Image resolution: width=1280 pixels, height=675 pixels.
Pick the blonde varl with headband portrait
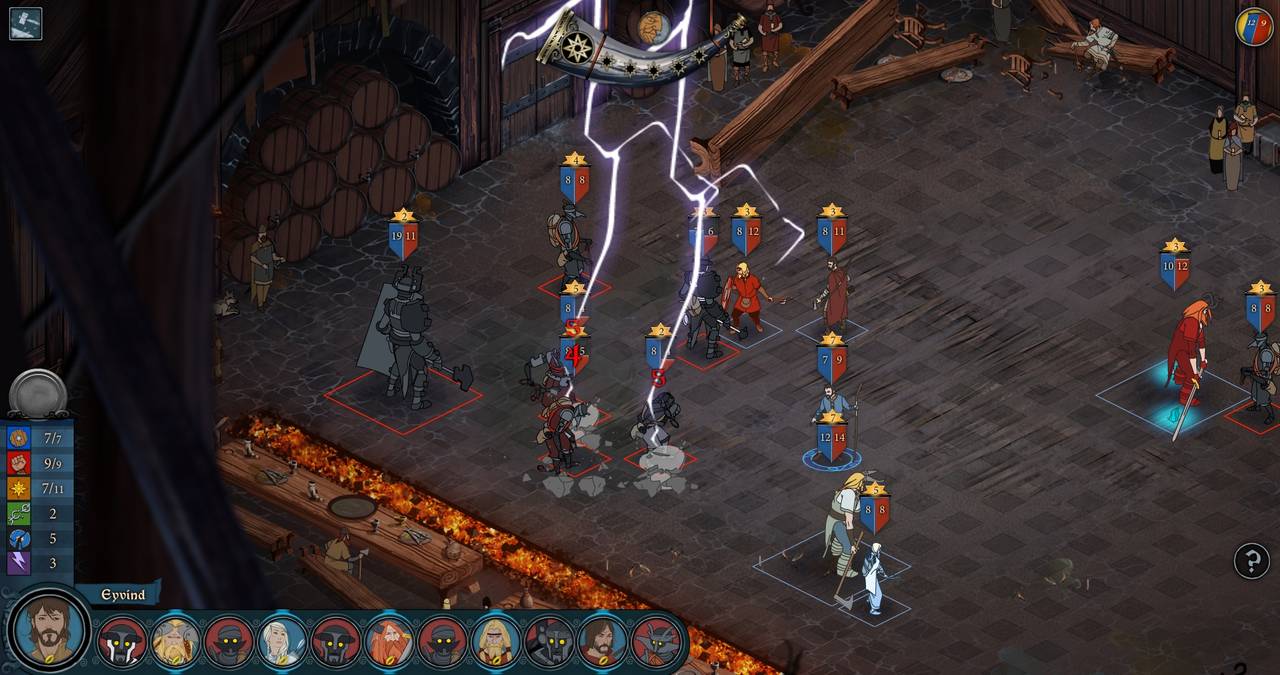click(x=495, y=643)
